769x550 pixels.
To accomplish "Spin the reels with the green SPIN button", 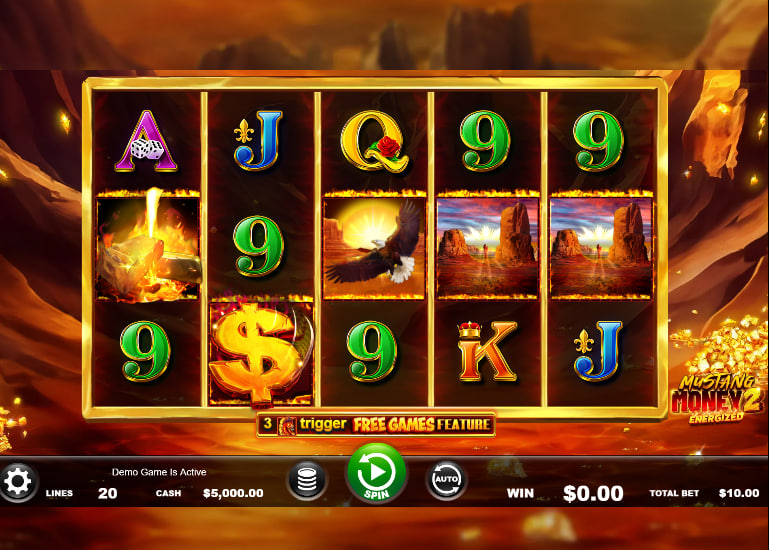I will click(x=376, y=472).
